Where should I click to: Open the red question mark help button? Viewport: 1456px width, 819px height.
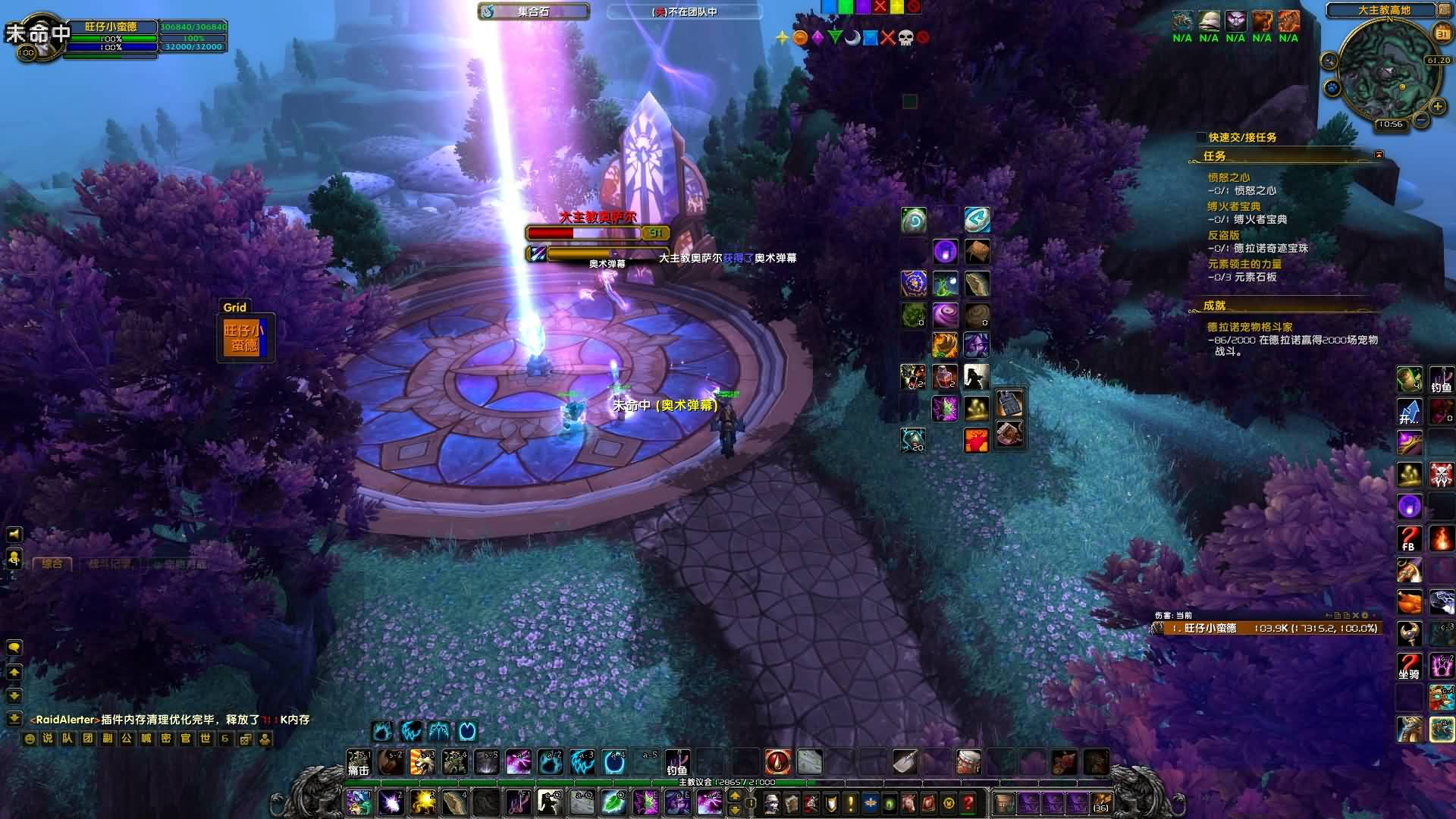[x=968, y=802]
